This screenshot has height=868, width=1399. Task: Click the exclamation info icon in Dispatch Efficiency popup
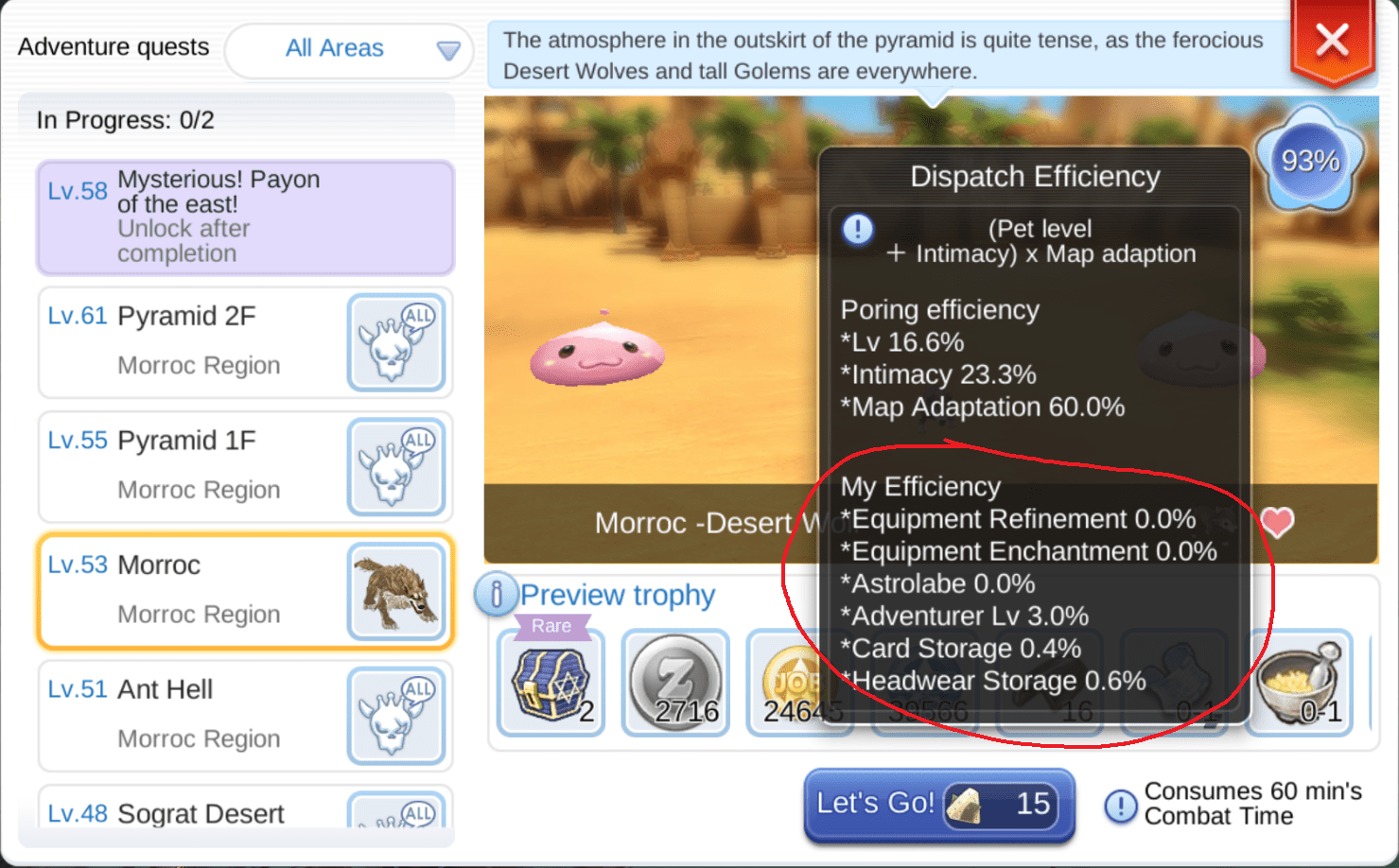[856, 230]
